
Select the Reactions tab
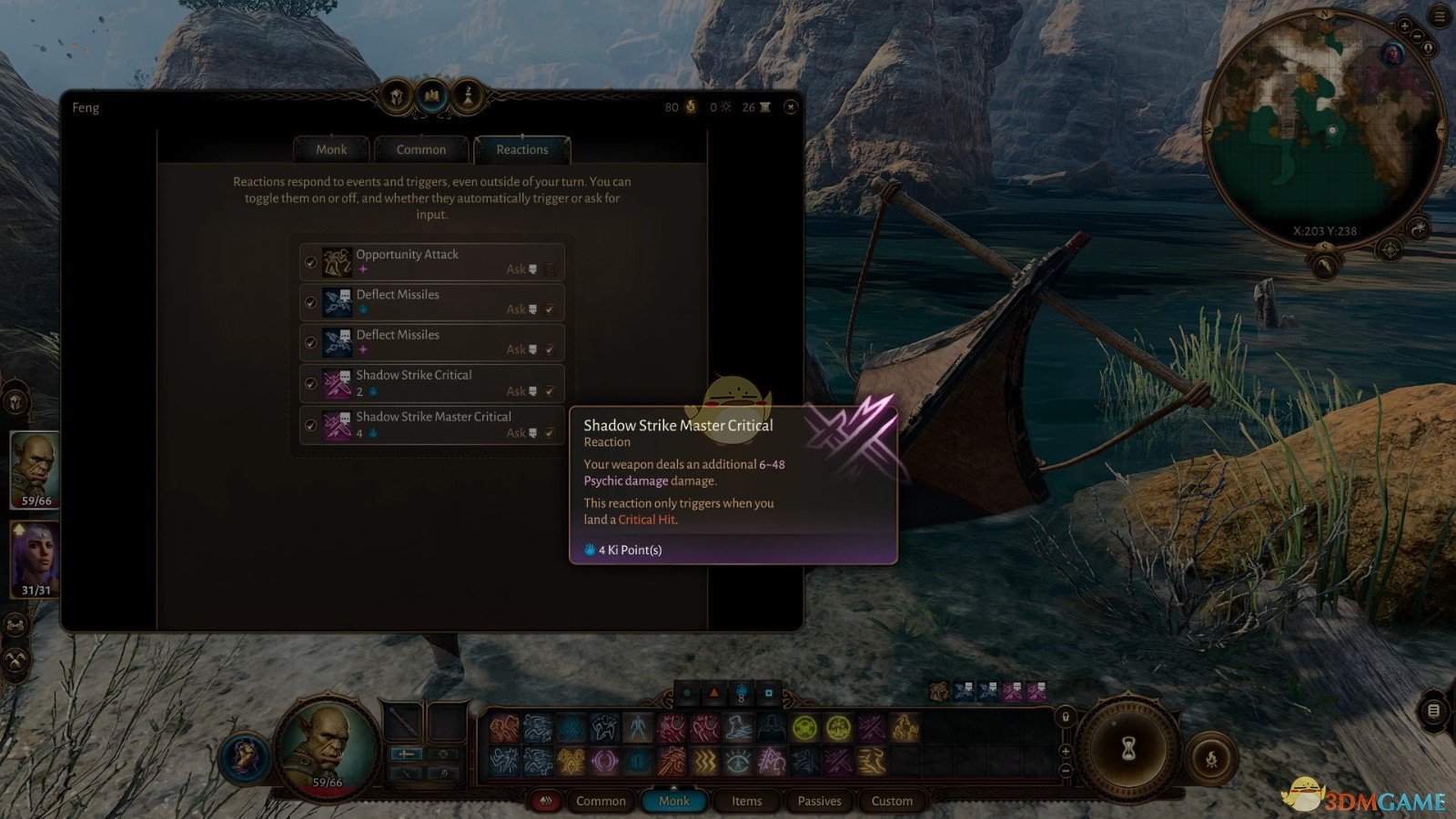point(522,149)
